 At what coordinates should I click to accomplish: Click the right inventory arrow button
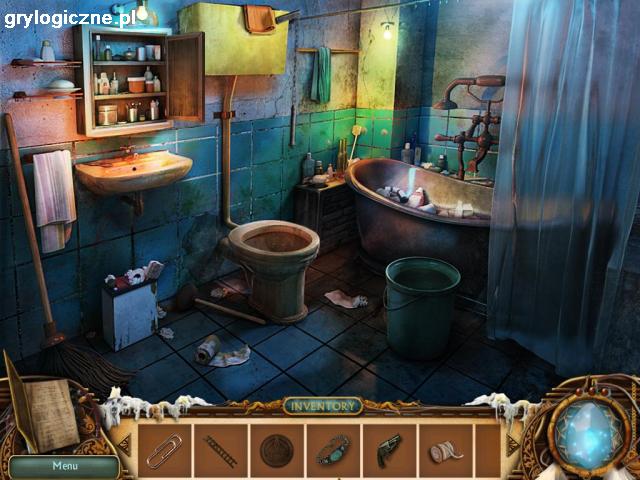coord(516,446)
